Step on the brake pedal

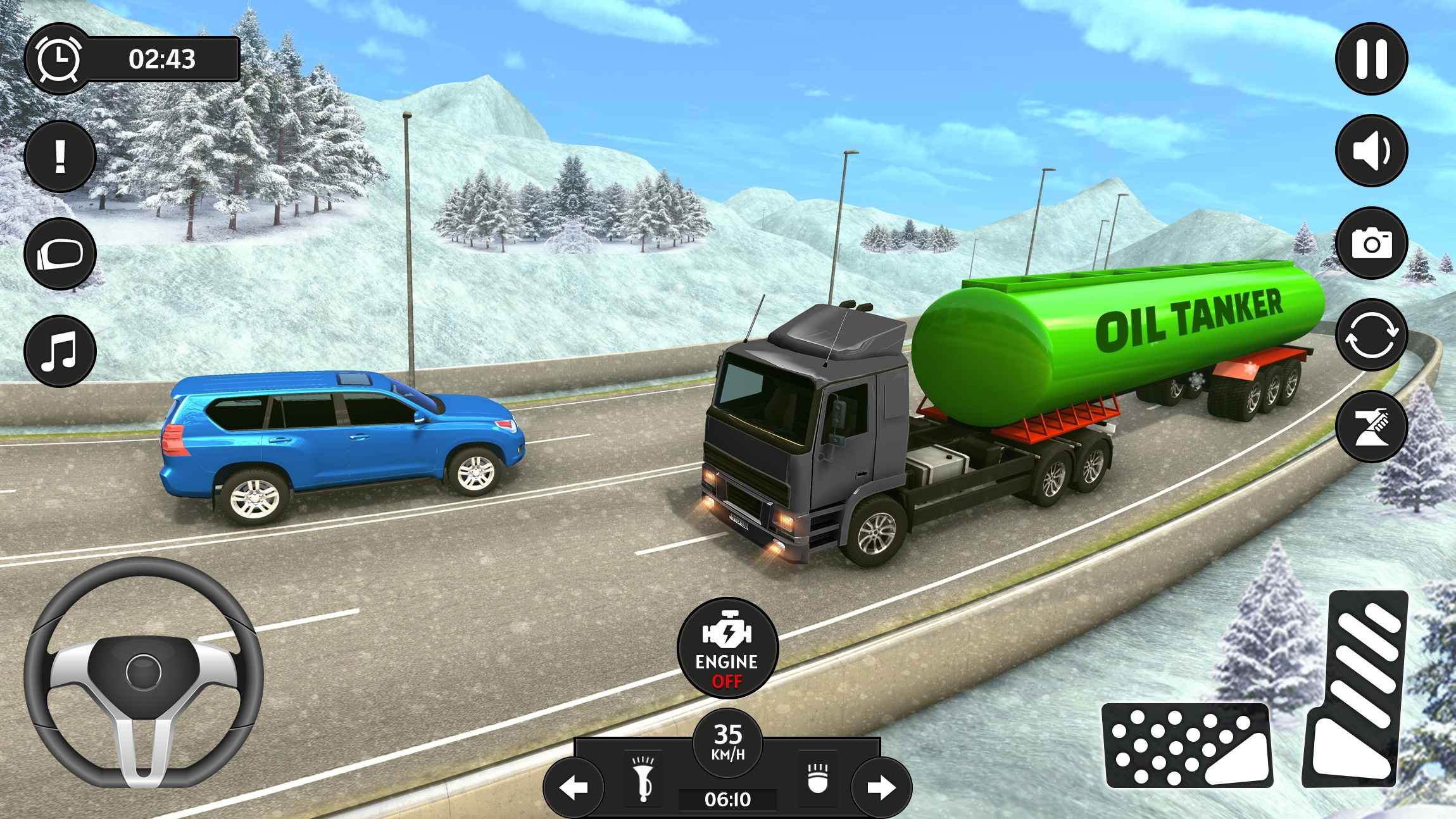[1187, 746]
